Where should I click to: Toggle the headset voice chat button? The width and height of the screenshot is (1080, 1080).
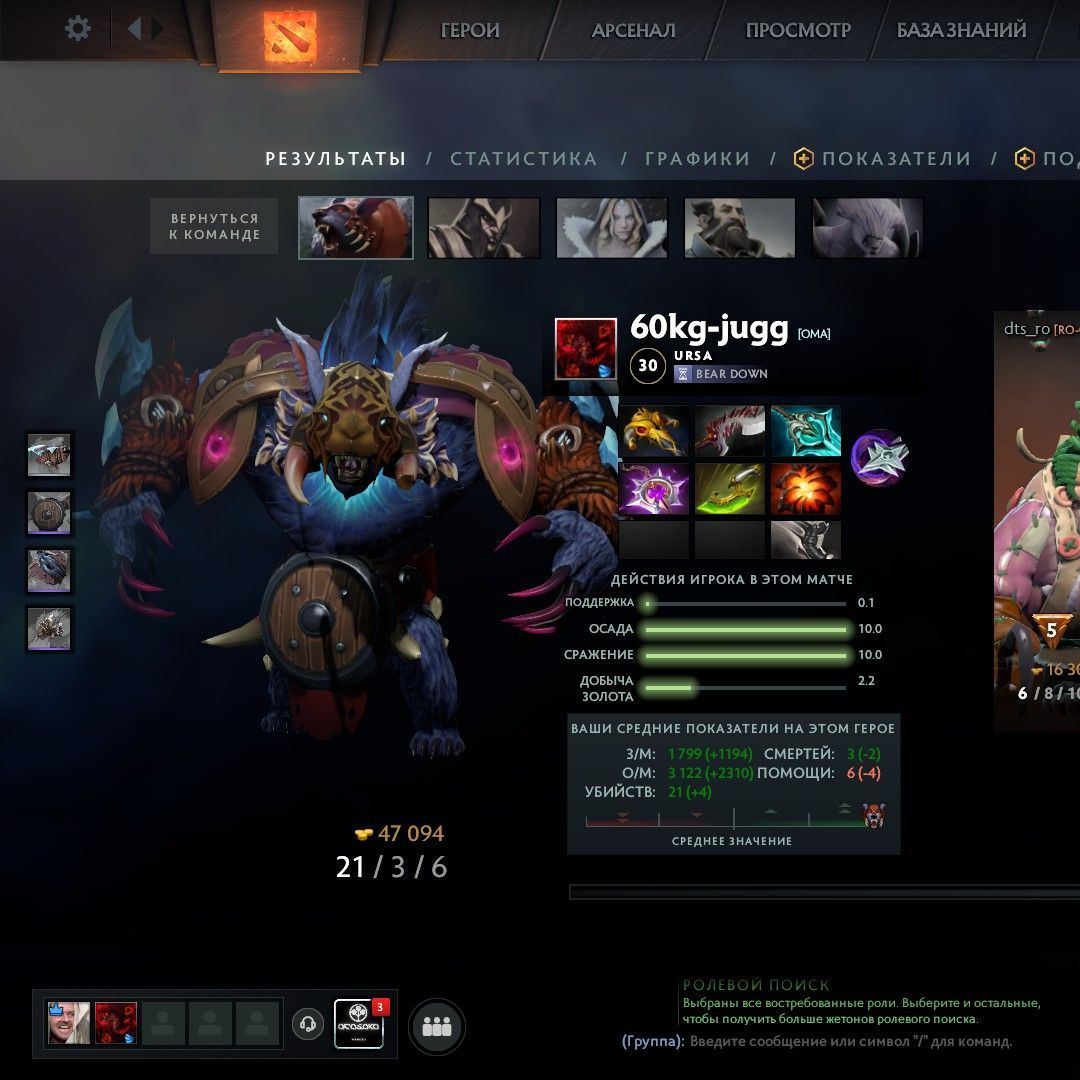tap(308, 1024)
